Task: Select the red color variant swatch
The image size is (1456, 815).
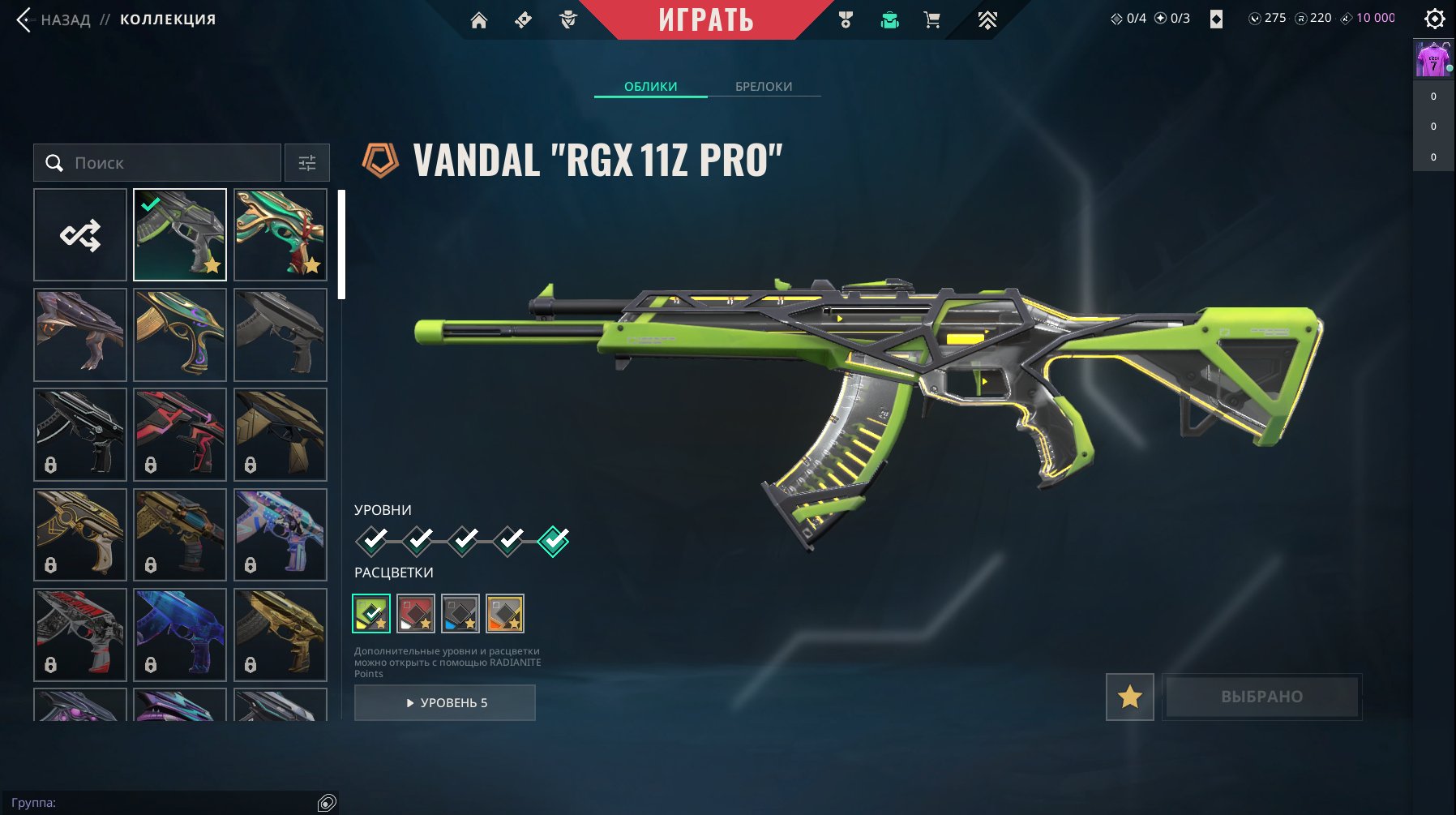Action: click(416, 614)
